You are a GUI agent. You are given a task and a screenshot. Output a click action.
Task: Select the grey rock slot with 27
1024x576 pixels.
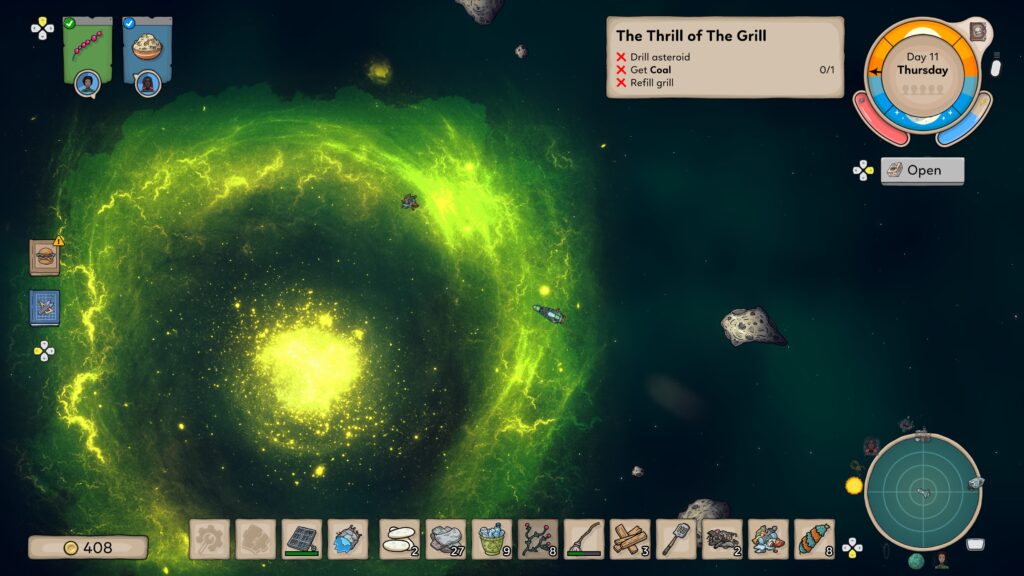click(x=446, y=539)
